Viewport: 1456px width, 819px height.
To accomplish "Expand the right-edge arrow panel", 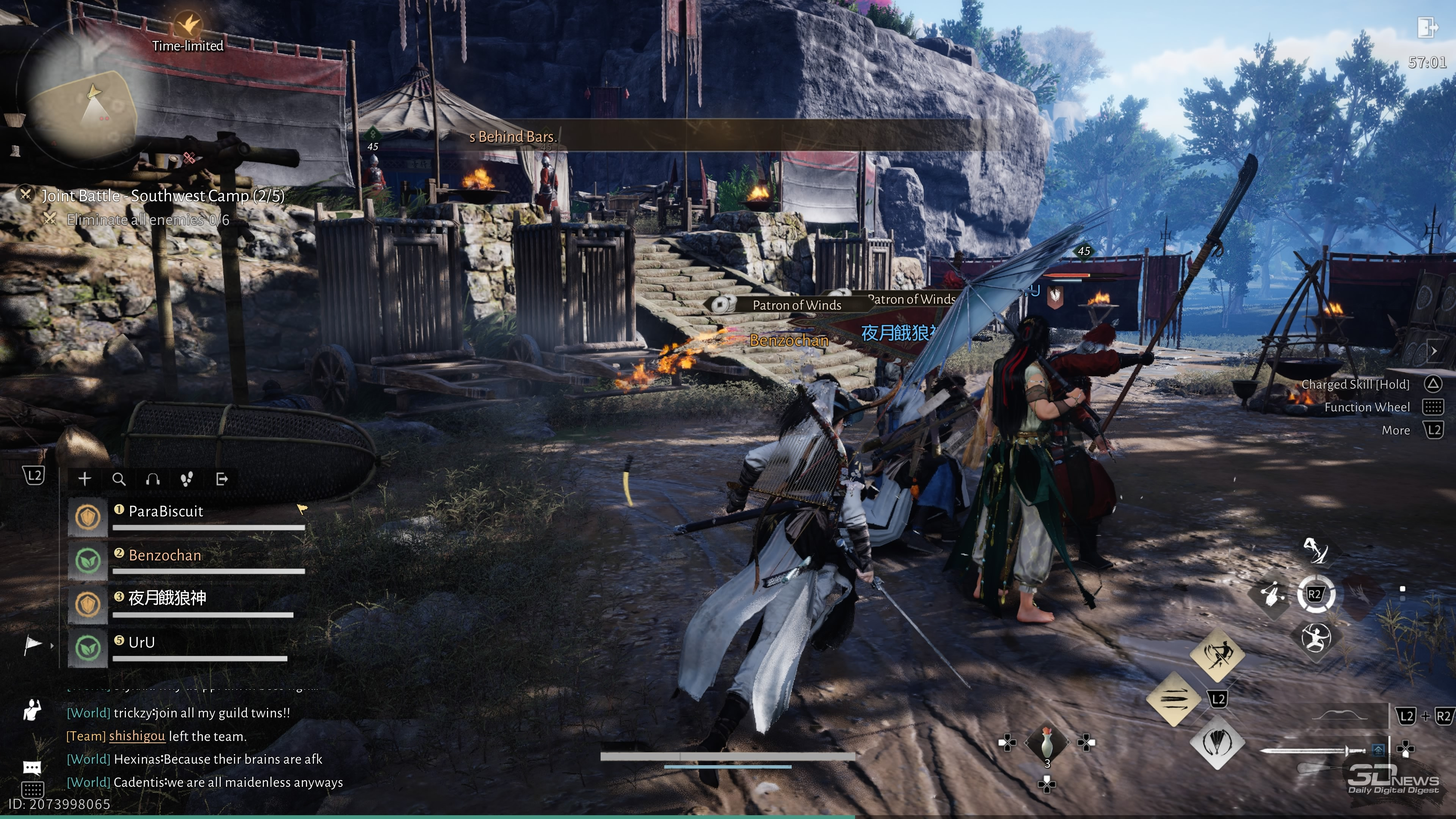I will point(1434,351).
